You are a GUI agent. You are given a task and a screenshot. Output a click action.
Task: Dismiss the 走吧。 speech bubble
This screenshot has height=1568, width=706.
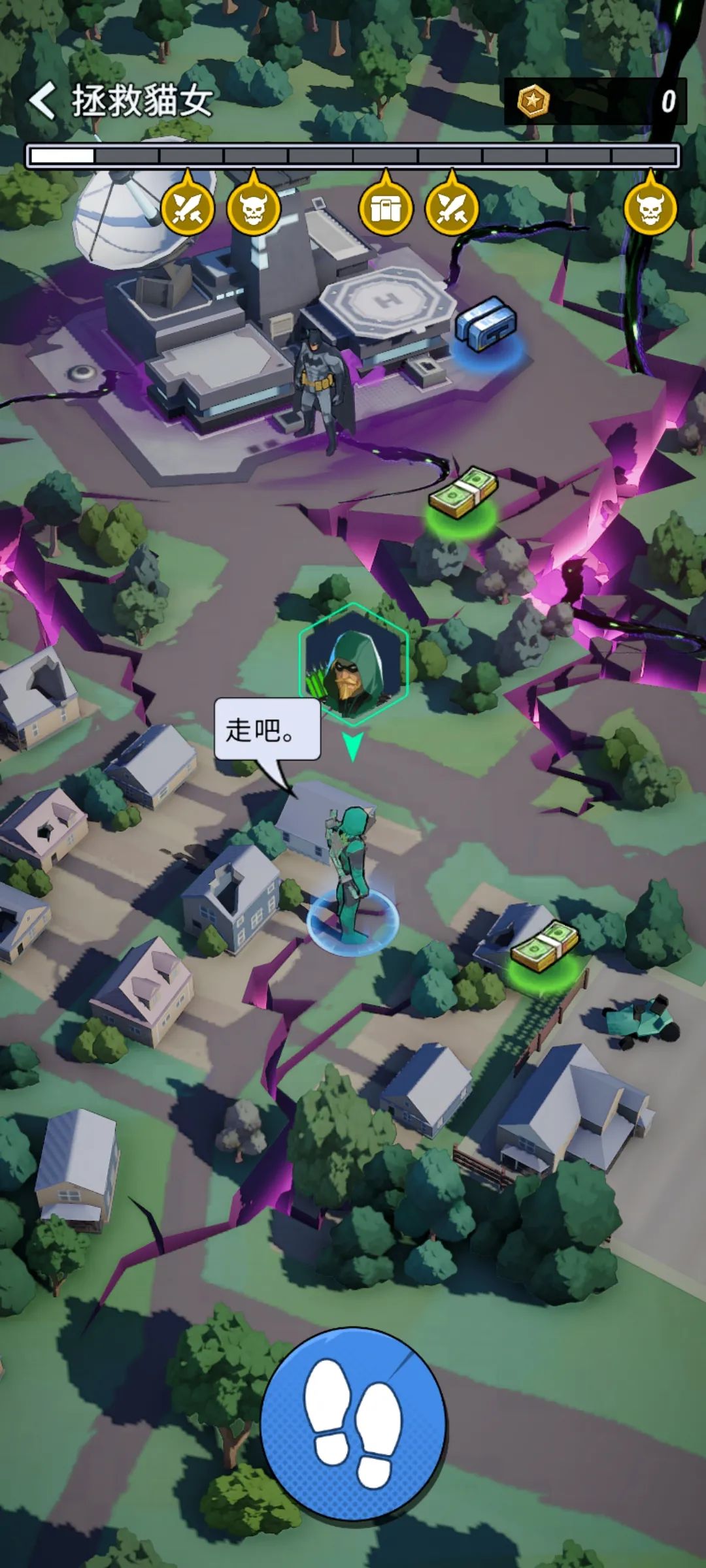point(267,729)
